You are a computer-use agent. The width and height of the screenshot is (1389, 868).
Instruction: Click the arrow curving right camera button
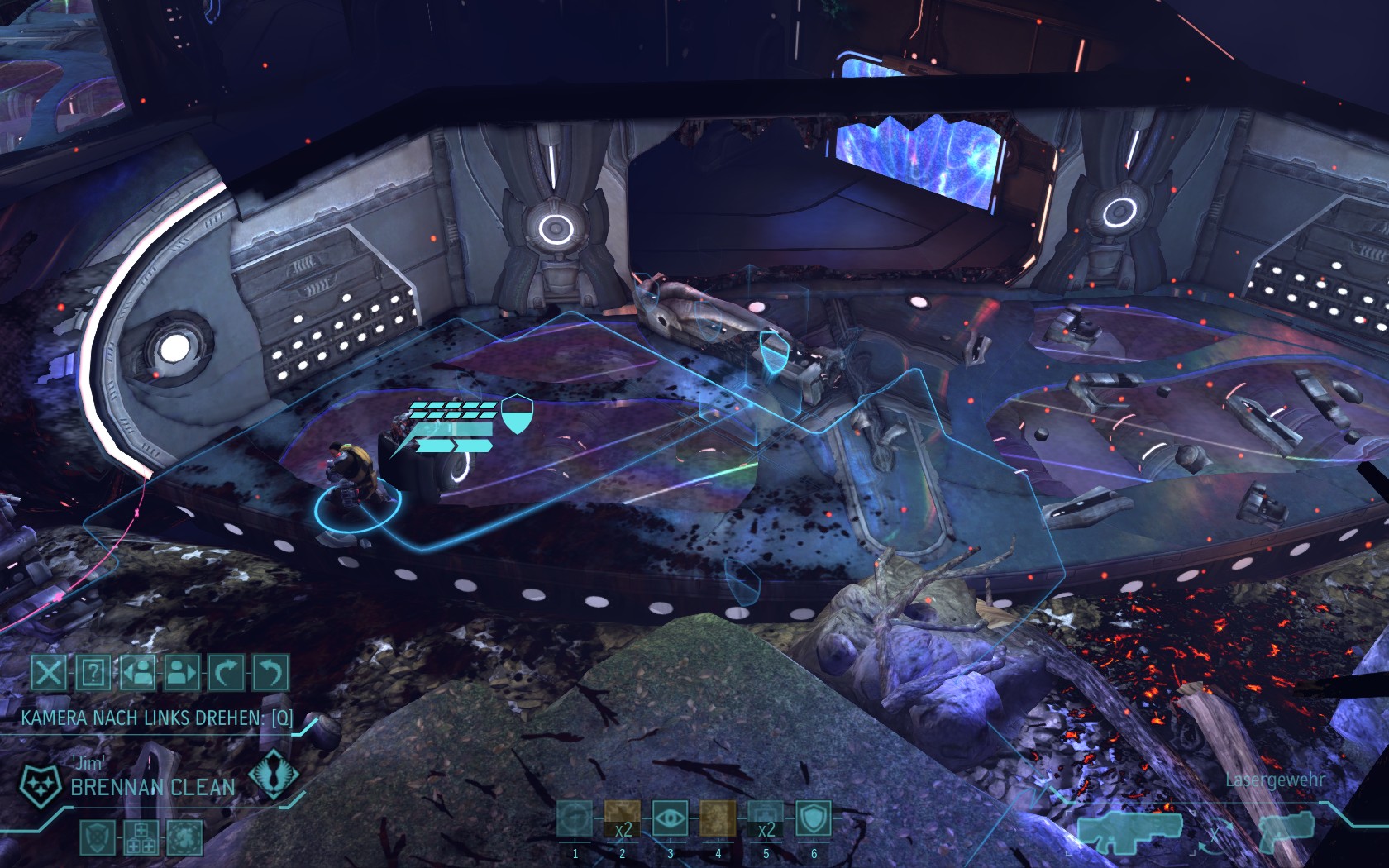coord(227,673)
